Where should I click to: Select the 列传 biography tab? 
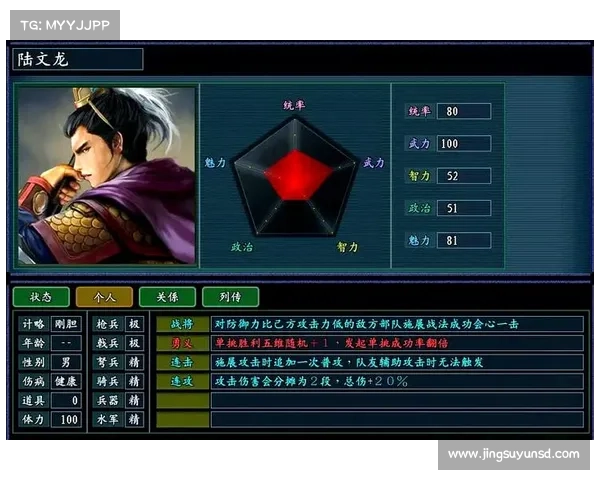pyautogui.click(x=230, y=297)
